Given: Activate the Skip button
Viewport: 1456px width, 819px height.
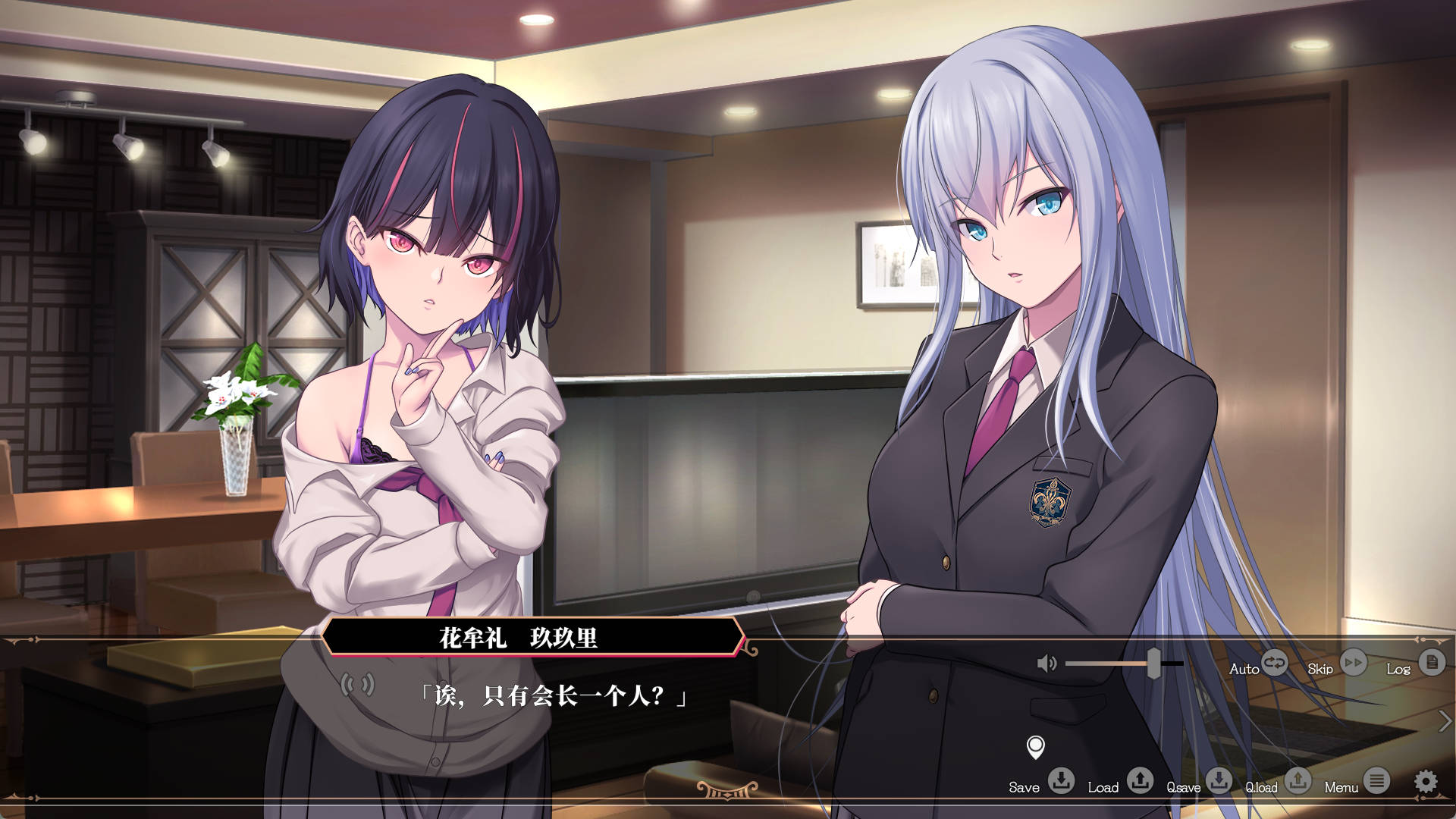Looking at the screenshot, I should (1353, 663).
